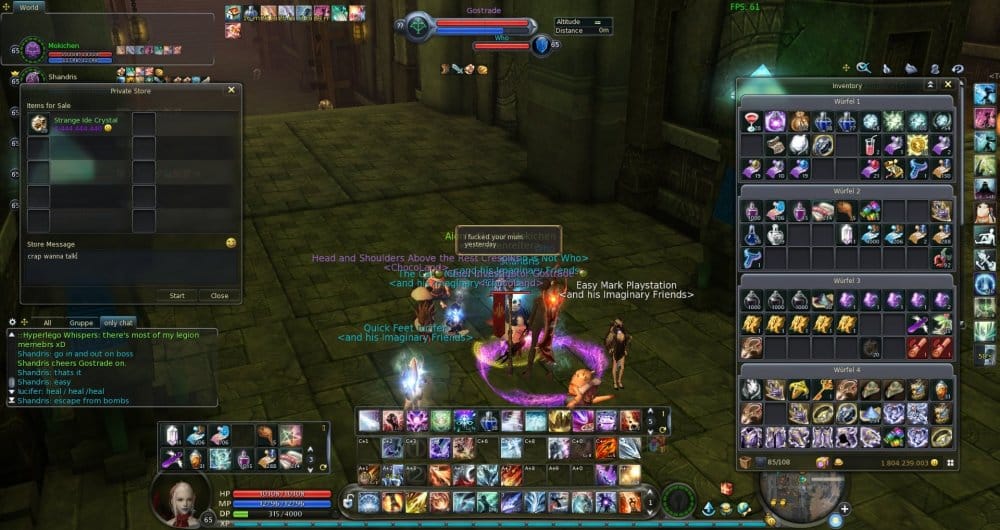Open the store message emoji picker
Image resolution: width=1000 pixels, height=530 pixels.
pyautogui.click(x=231, y=243)
